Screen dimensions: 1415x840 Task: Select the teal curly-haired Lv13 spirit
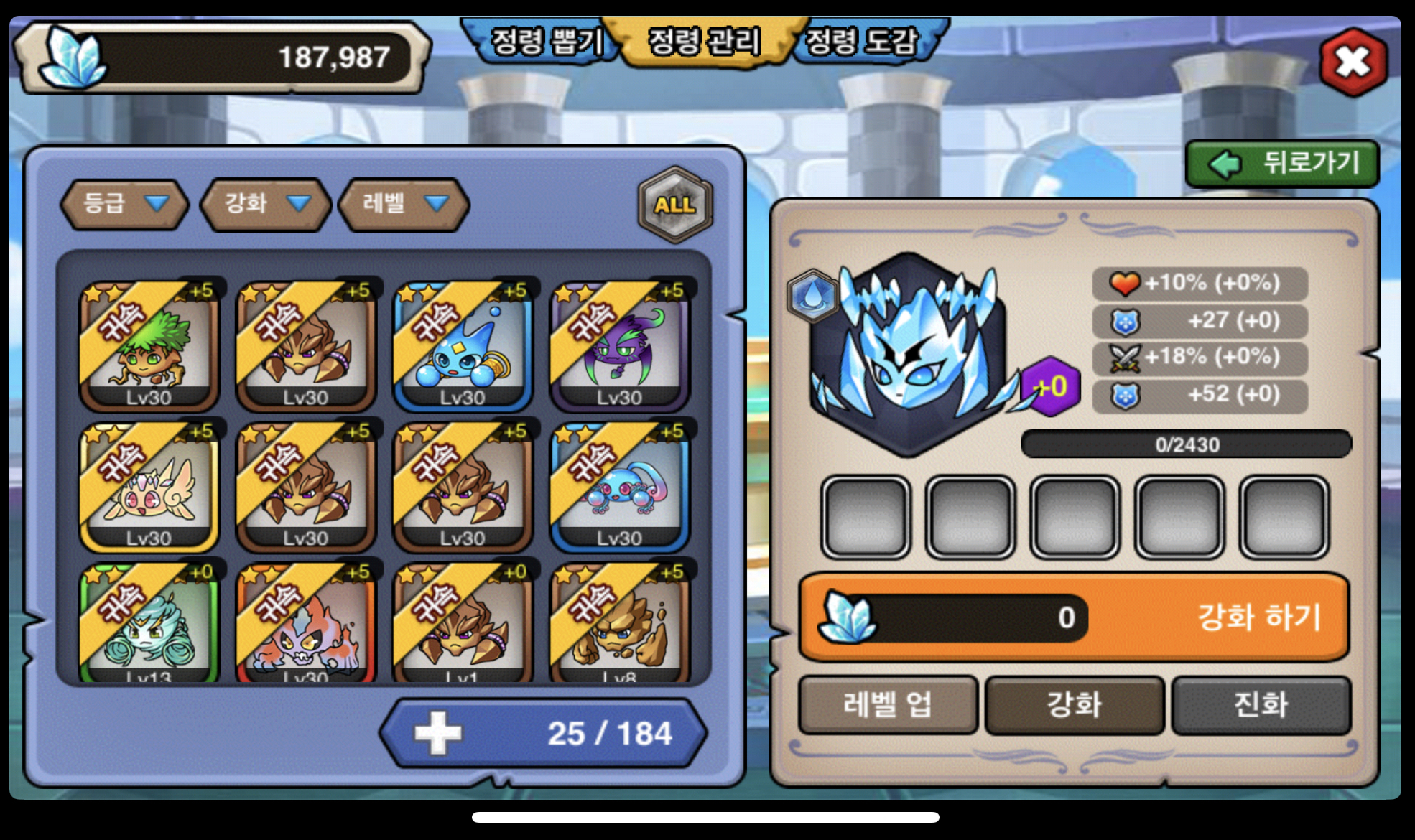149,623
